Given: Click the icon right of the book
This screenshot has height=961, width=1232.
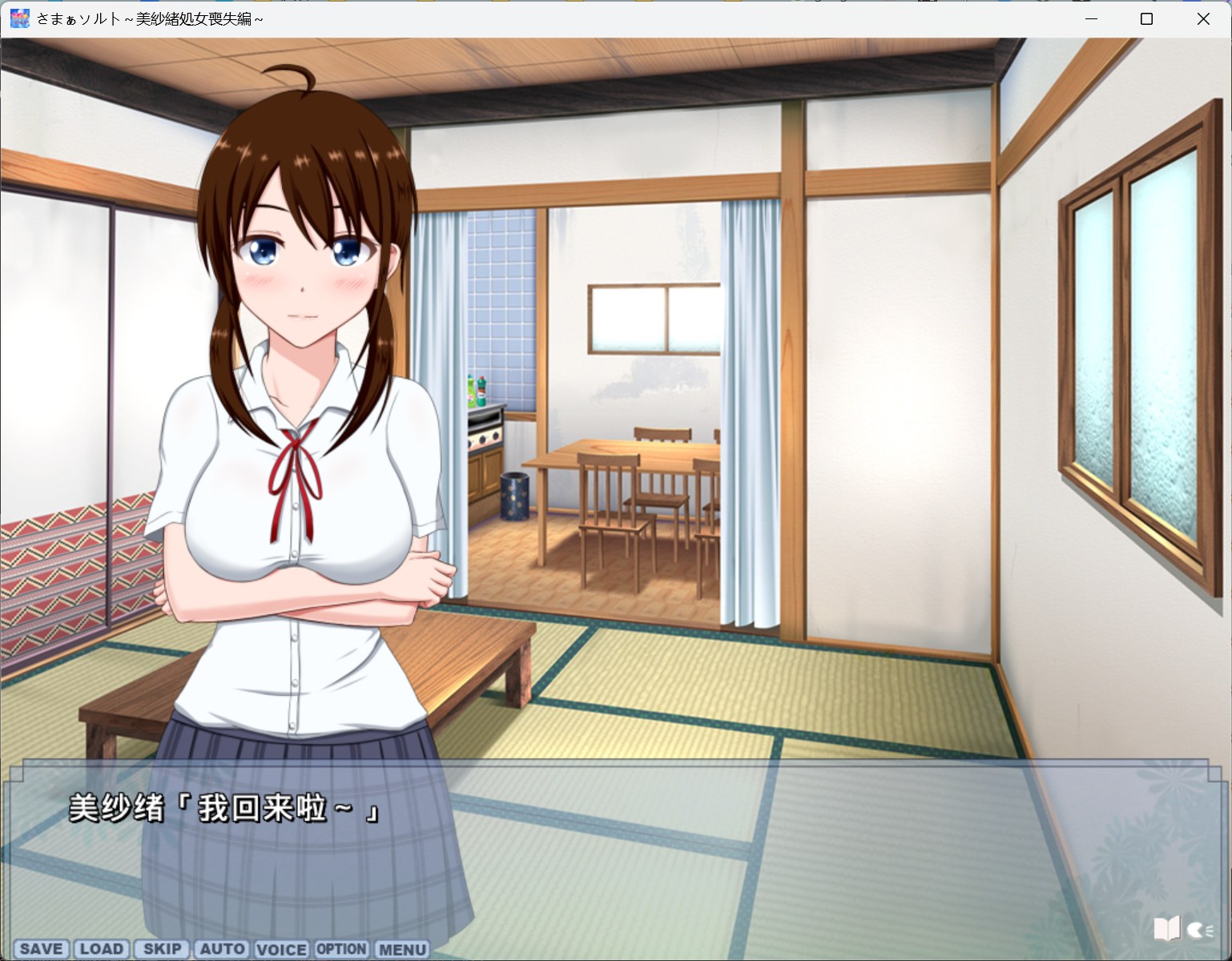Looking at the screenshot, I should [x=1199, y=930].
